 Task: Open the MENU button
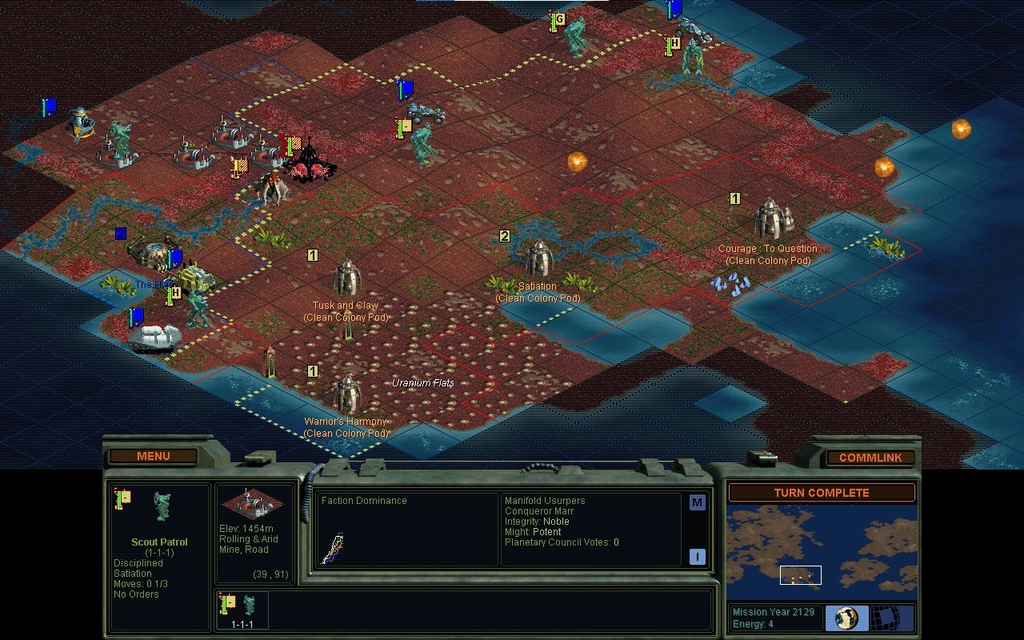[x=153, y=456]
